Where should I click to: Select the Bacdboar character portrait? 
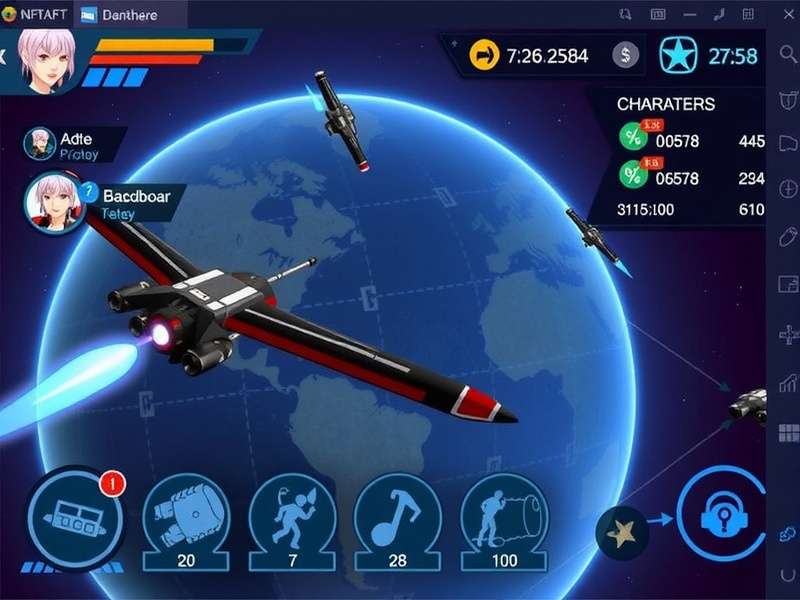(54, 200)
